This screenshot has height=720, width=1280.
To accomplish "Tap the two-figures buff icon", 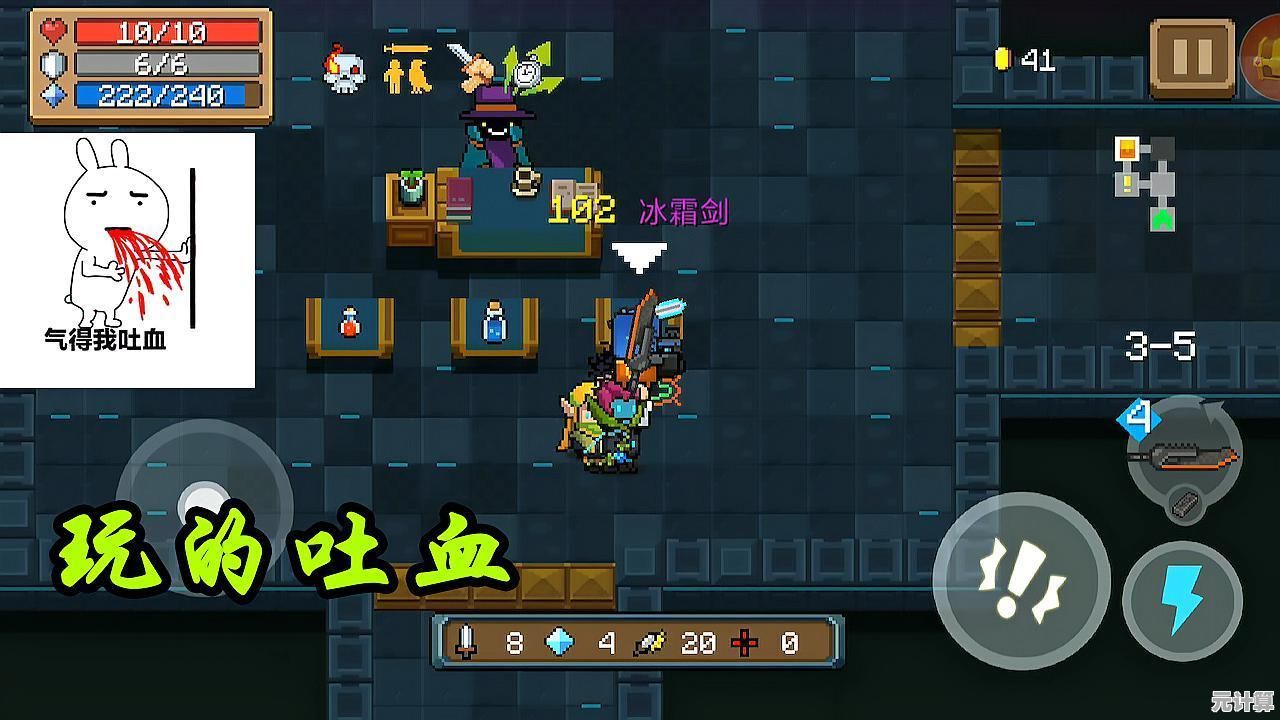I will (x=408, y=68).
